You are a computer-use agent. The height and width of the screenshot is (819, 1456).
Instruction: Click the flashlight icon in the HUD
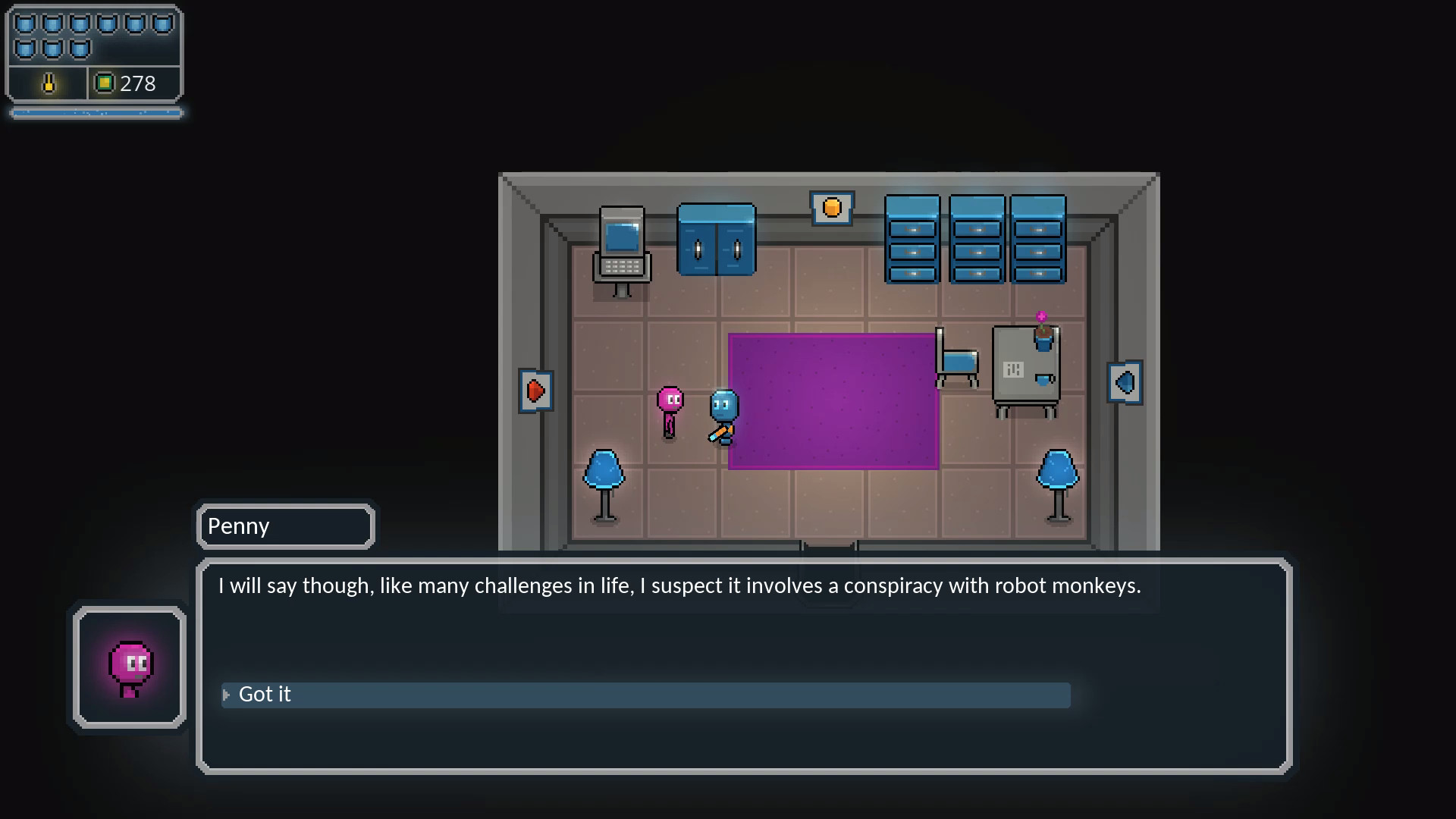[x=47, y=83]
